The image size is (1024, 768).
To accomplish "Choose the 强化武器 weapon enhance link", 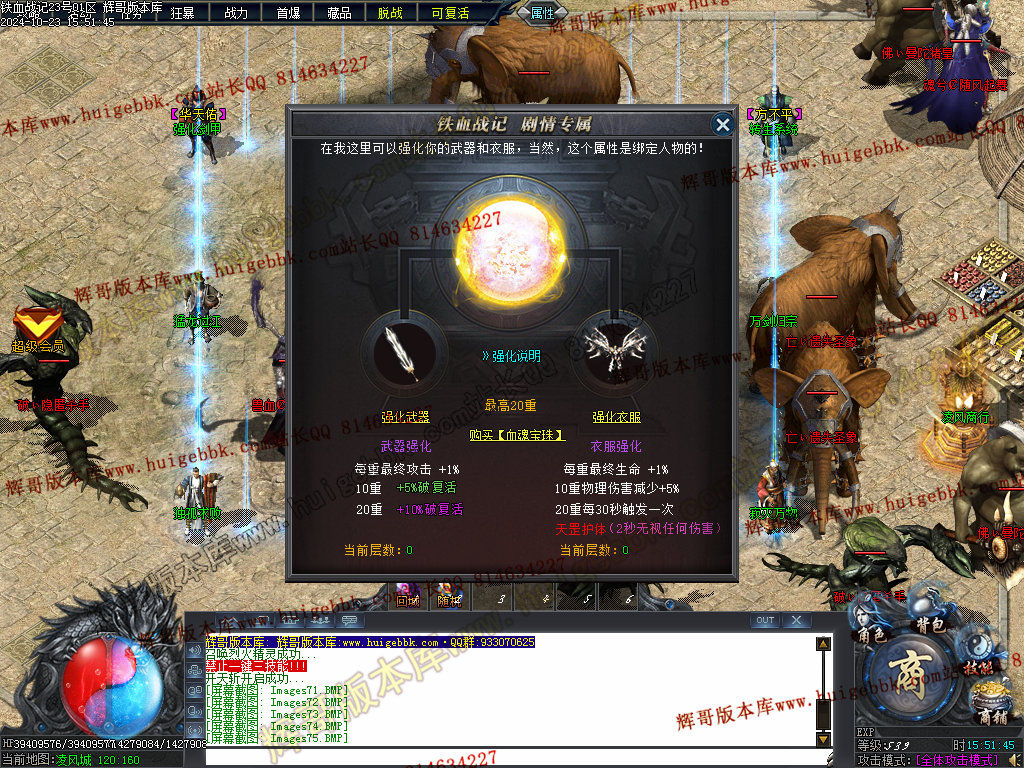I will click(x=405, y=417).
